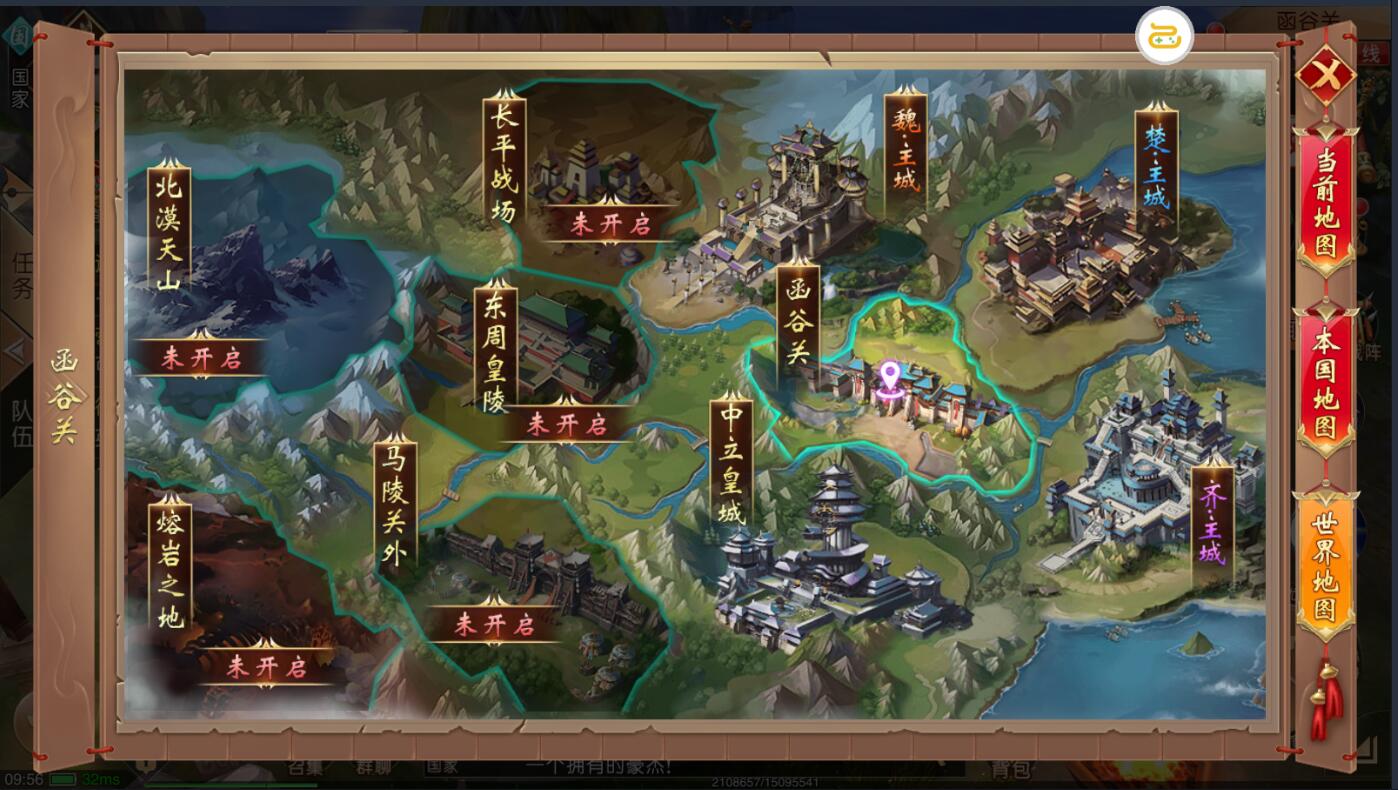The width and height of the screenshot is (1398, 790).
Task: Select the 世界地图 tab
Action: click(1325, 567)
